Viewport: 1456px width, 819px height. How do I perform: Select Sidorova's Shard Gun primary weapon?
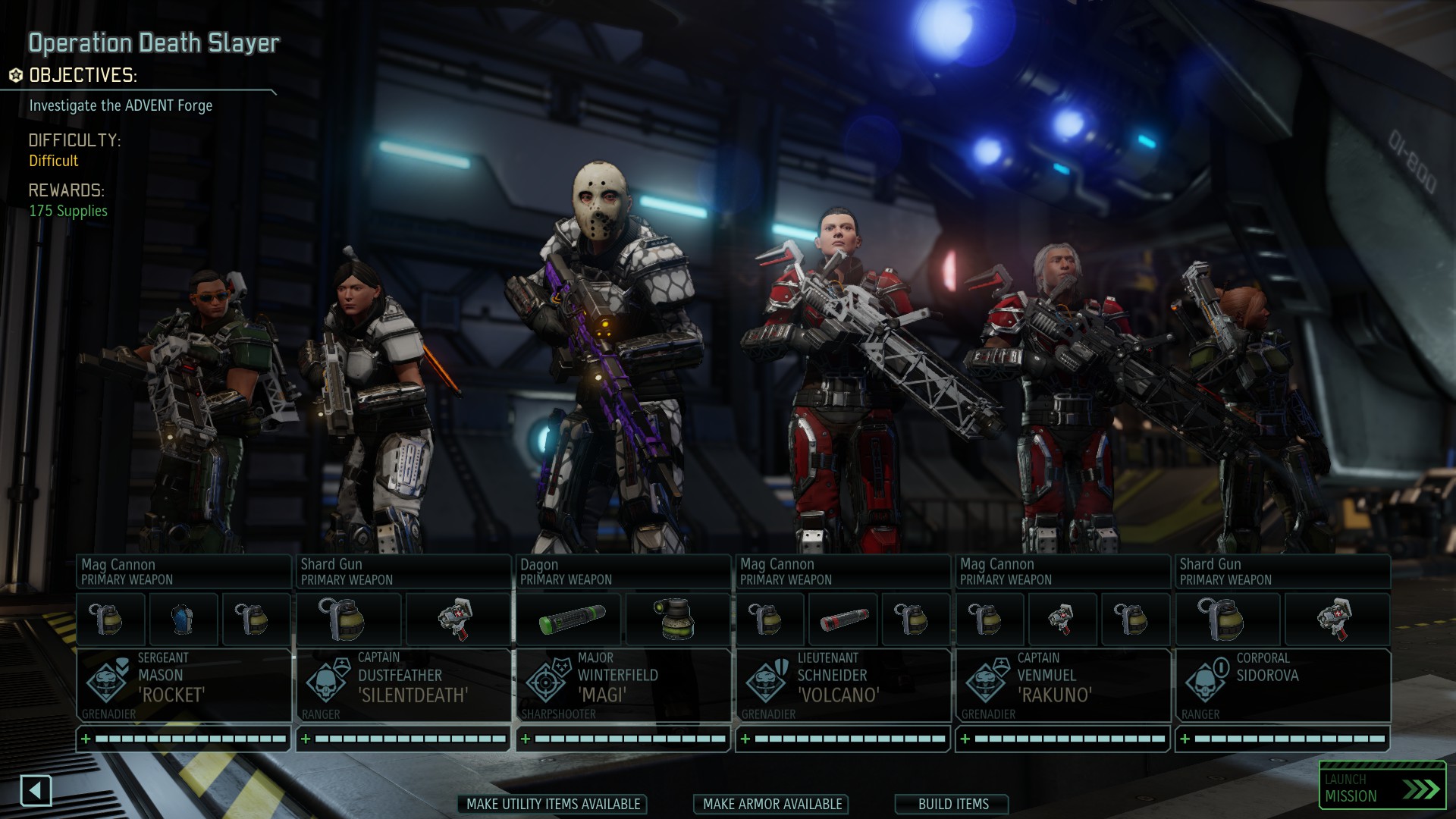tap(1283, 572)
